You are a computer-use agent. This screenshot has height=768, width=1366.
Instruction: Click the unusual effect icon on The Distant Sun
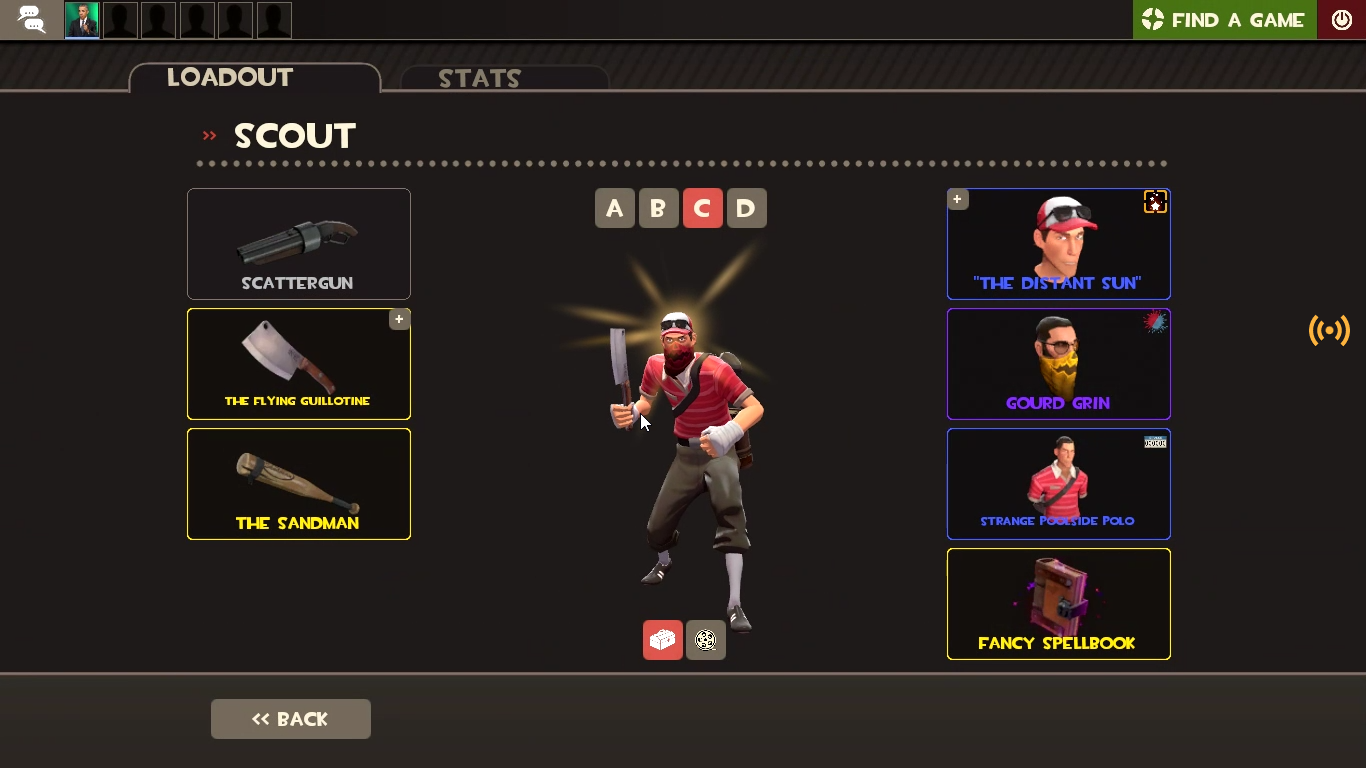pyautogui.click(x=1155, y=201)
